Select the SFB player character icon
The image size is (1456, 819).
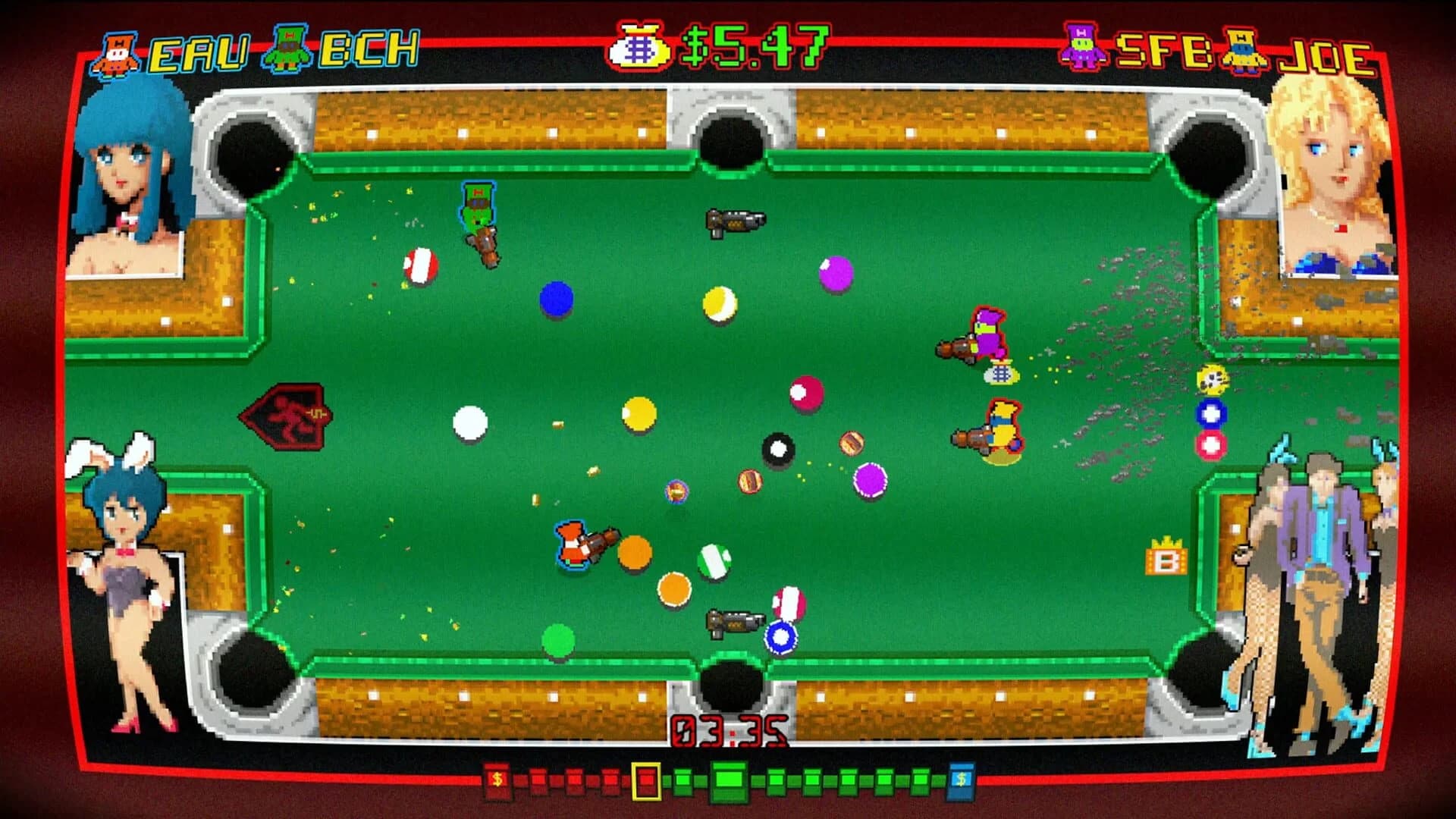pos(1081,45)
